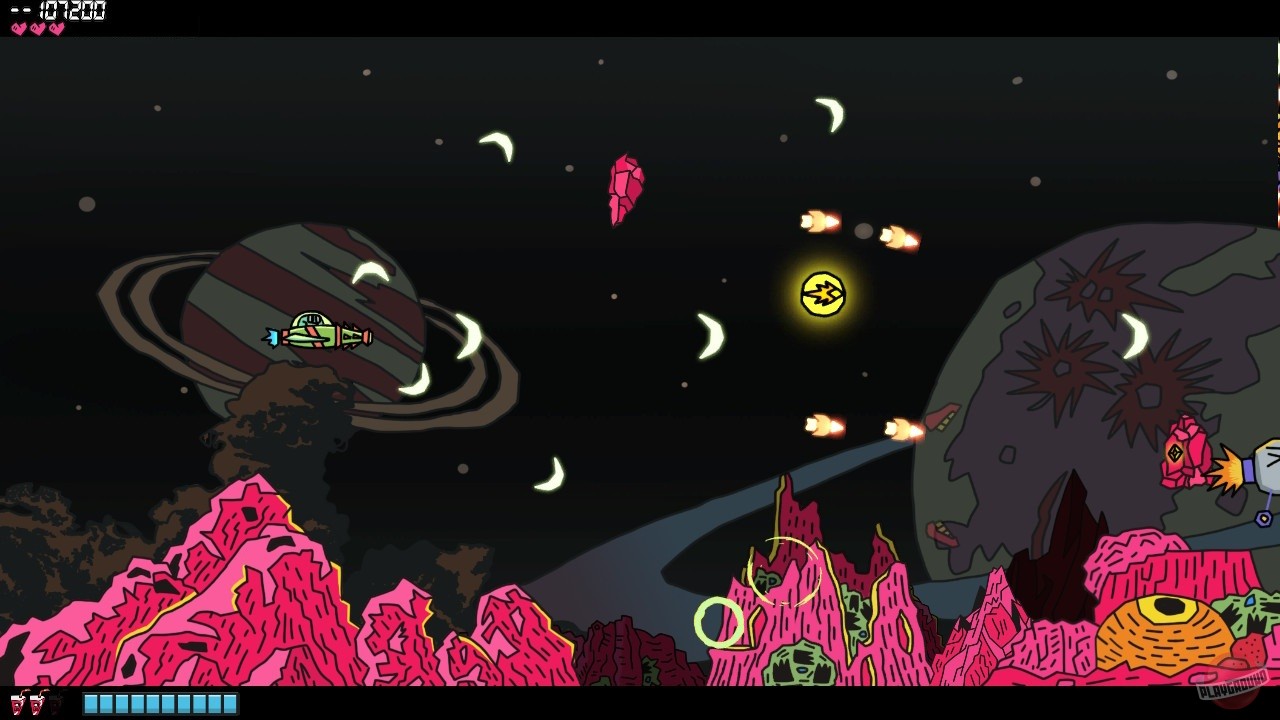This screenshot has width=1280, height=720.
Task: Click the glowing yellow power-up coin
Action: (x=822, y=295)
